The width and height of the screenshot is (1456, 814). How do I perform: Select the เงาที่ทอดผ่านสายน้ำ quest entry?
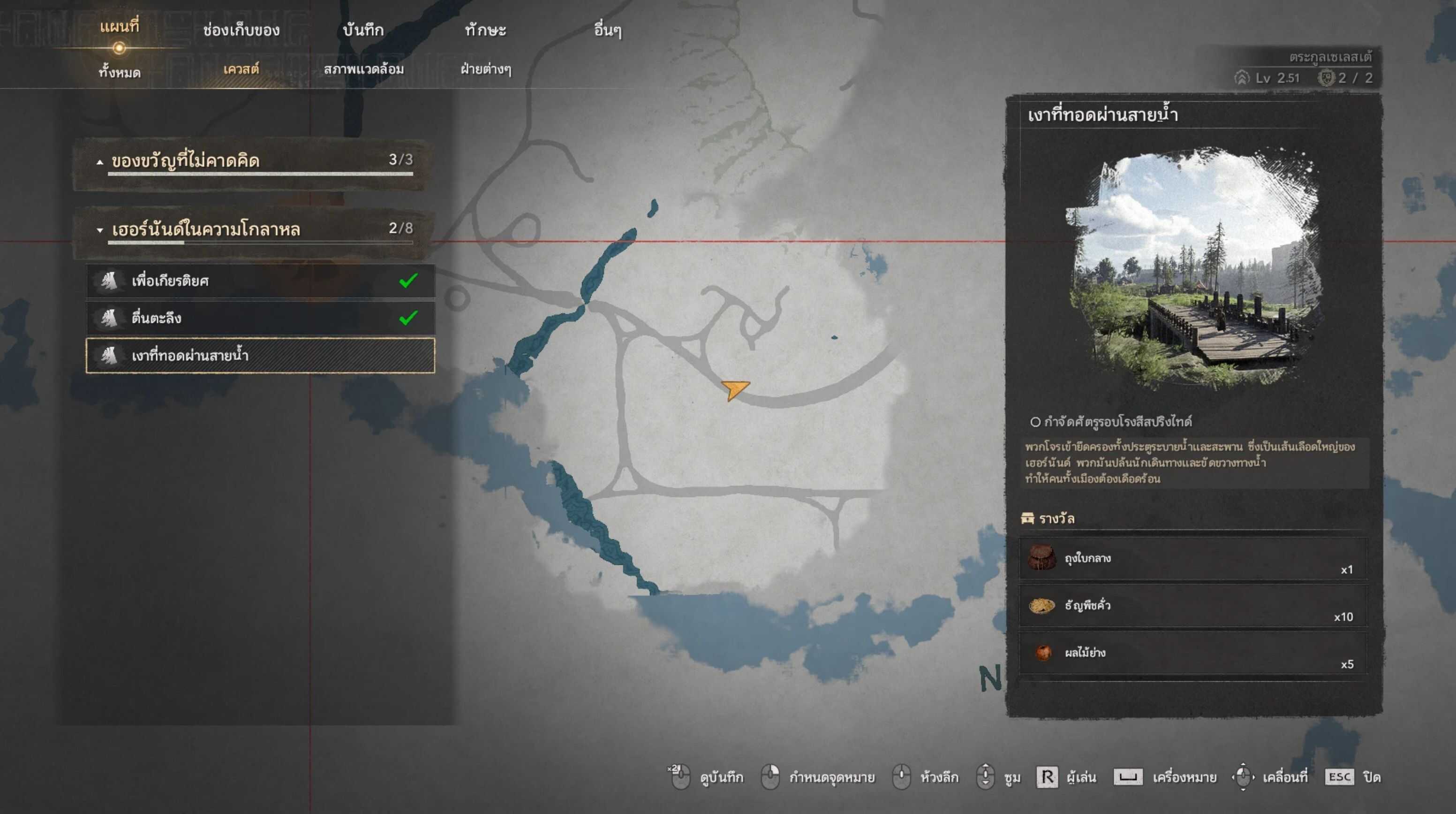pos(260,355)
